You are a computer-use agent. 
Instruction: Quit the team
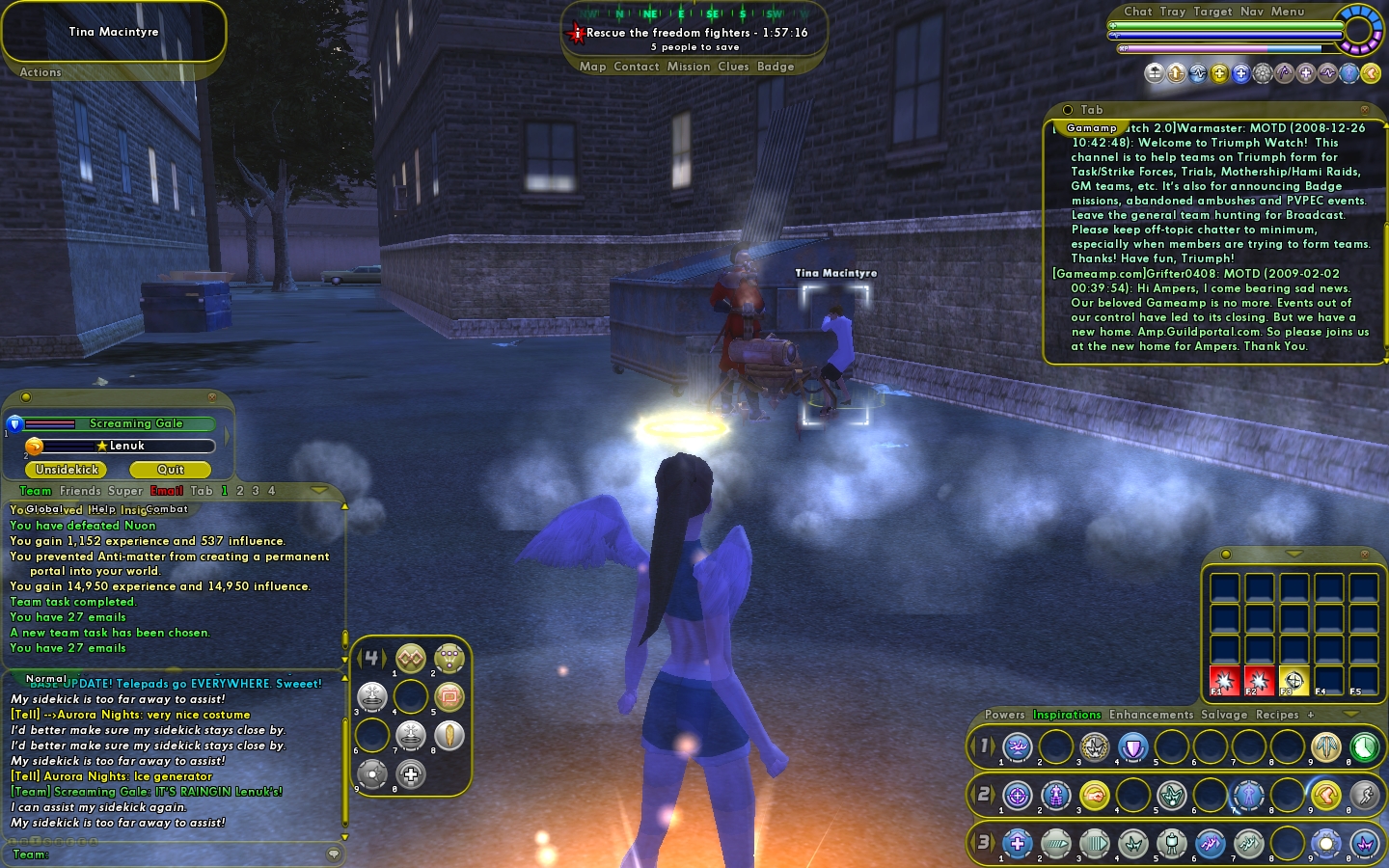171,470
